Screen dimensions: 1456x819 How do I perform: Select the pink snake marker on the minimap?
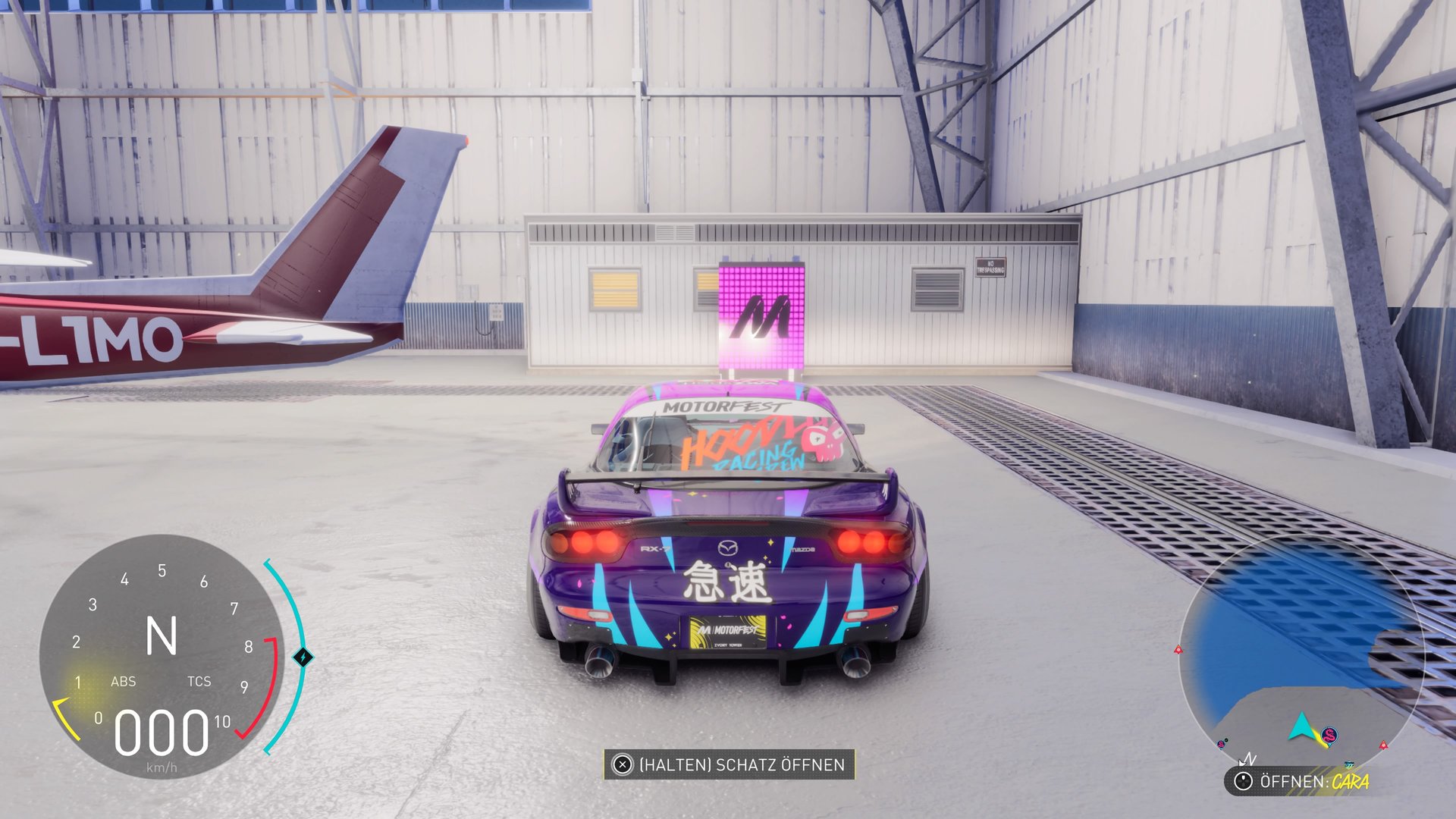1329,735
